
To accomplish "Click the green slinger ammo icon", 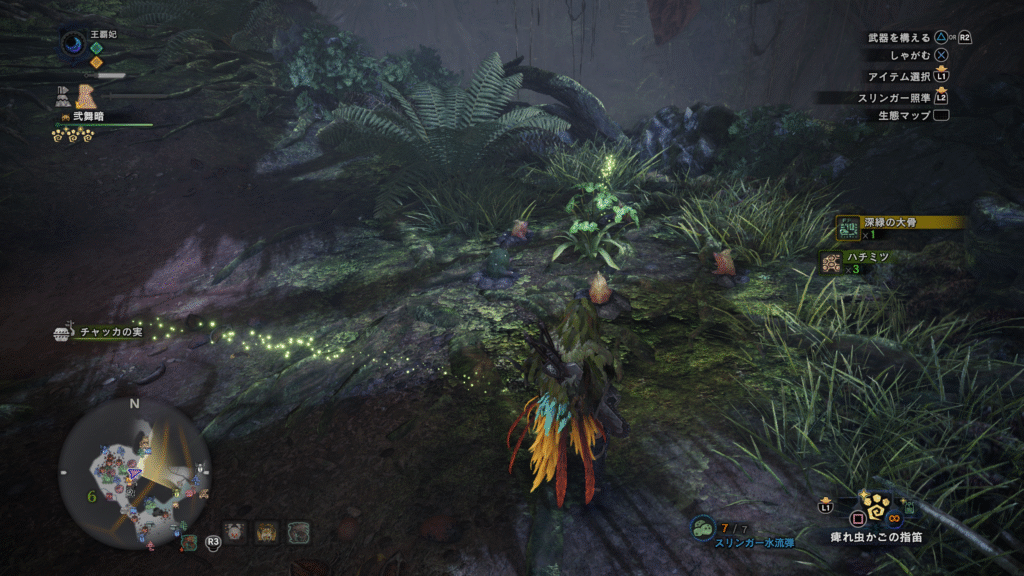I will pos(702,527).
